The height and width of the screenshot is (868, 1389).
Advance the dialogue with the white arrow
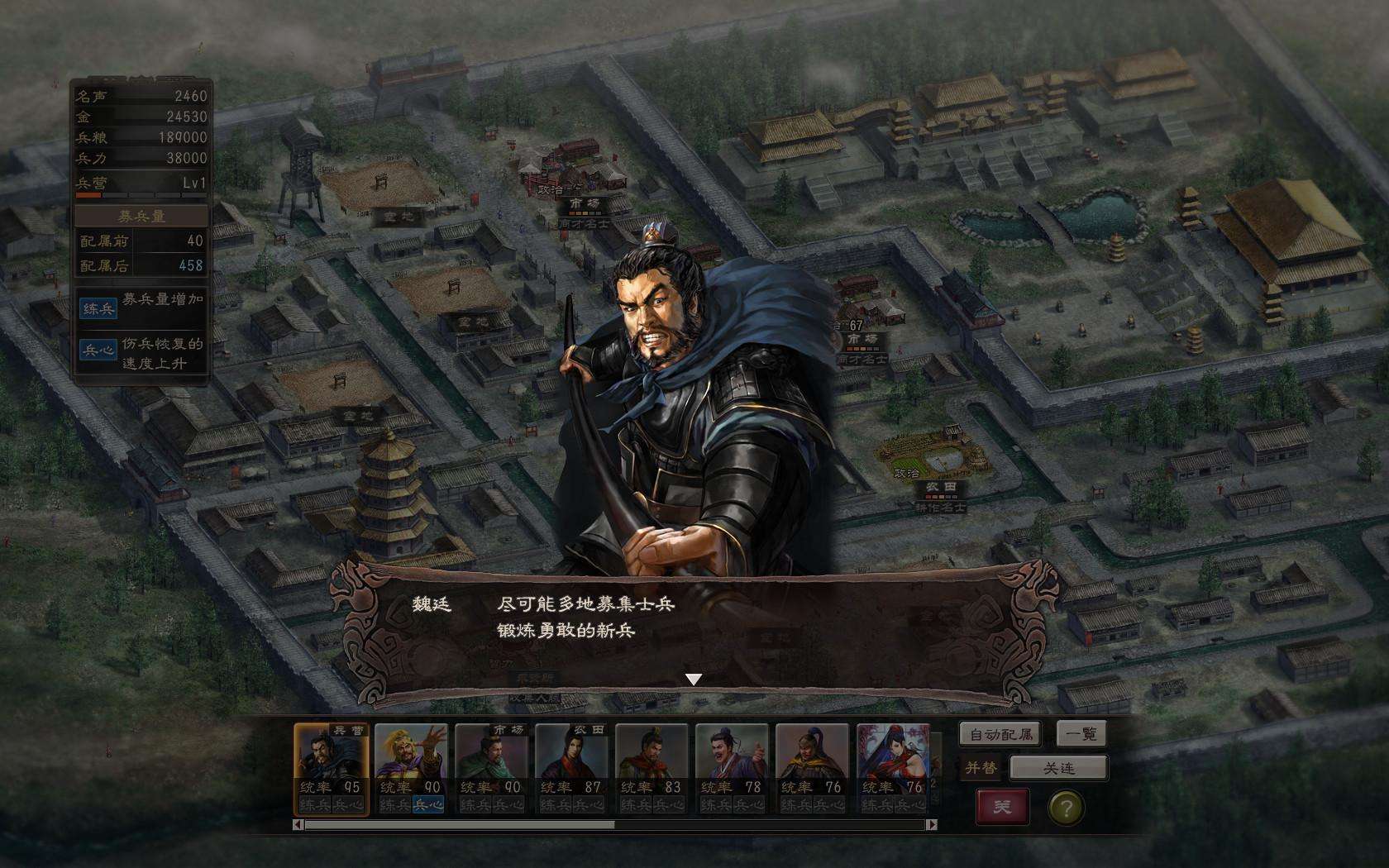(694, 679)
